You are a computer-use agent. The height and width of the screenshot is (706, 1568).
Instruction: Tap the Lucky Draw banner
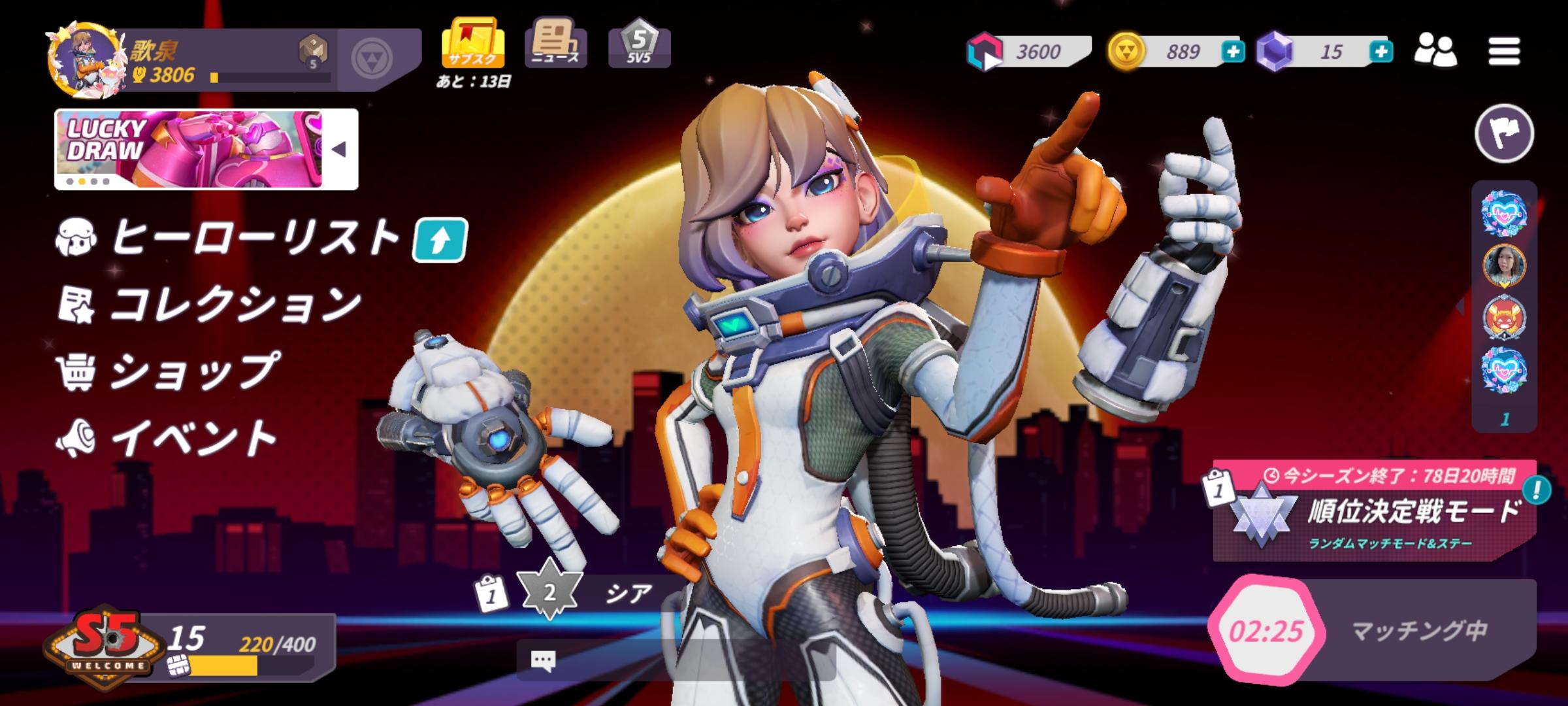(x=189, y=149)
